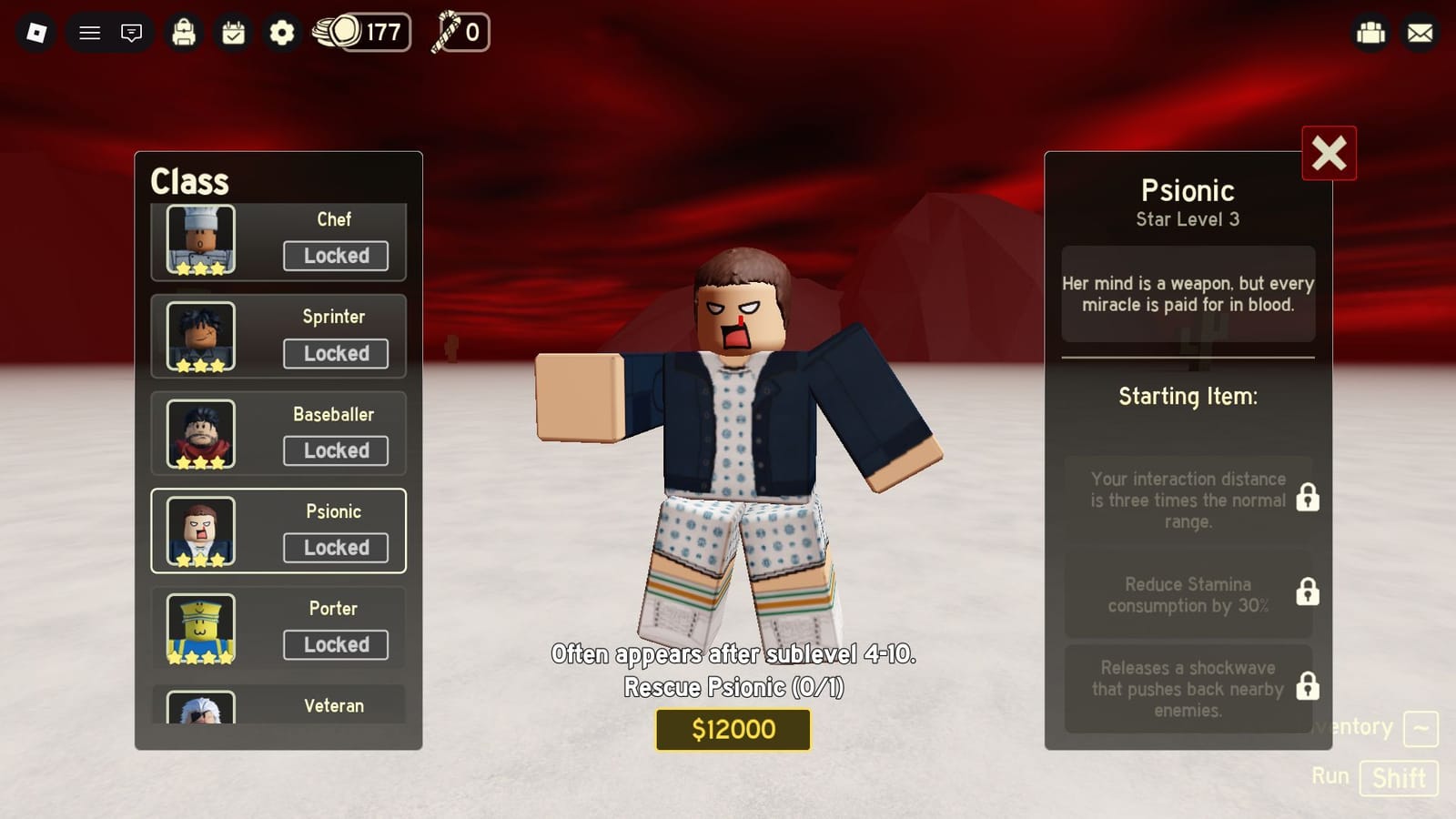
Task: Click the lock icon on shockwave perk
Action: pos(1308,689)
